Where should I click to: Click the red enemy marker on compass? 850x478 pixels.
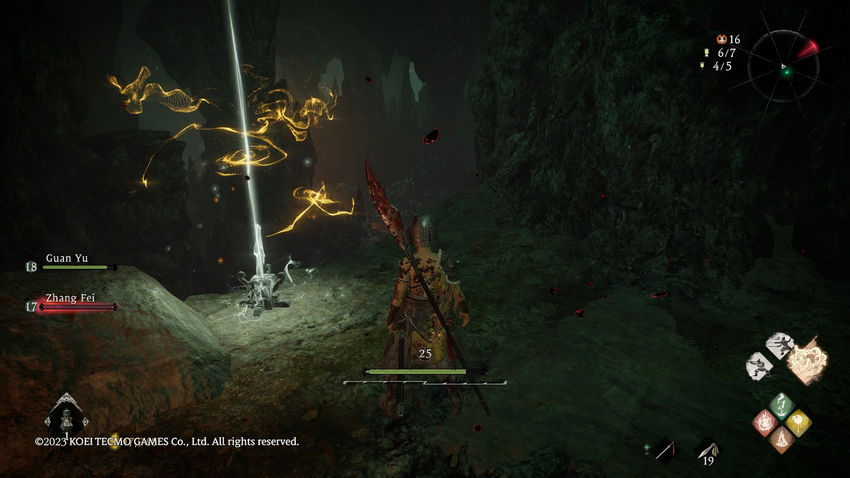click(808, 47)
